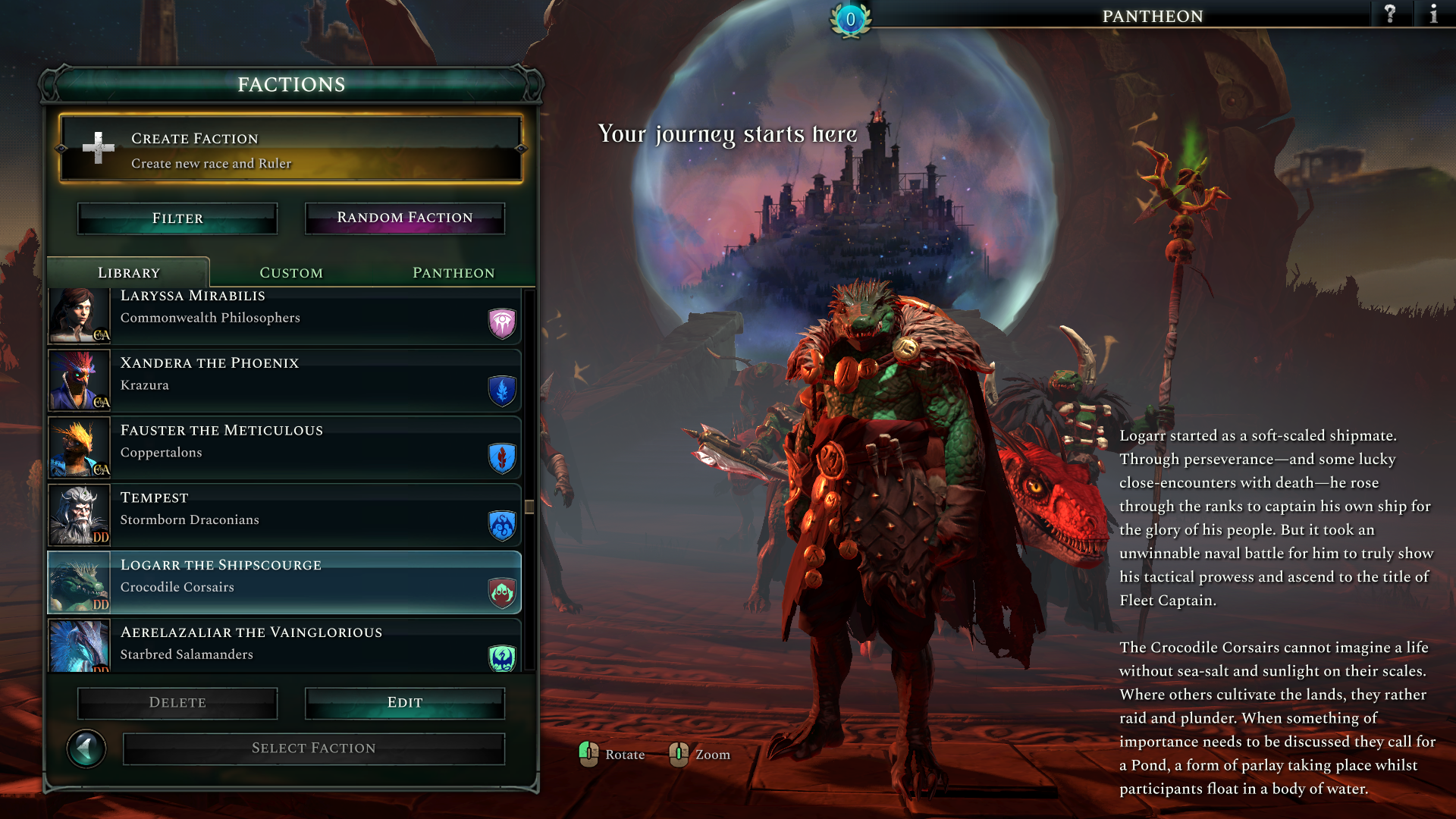Image resolution: width=1456 pixels, height=819 pixels.
Task: Click the faction list scrollbar handle
Action: point(529,507)
